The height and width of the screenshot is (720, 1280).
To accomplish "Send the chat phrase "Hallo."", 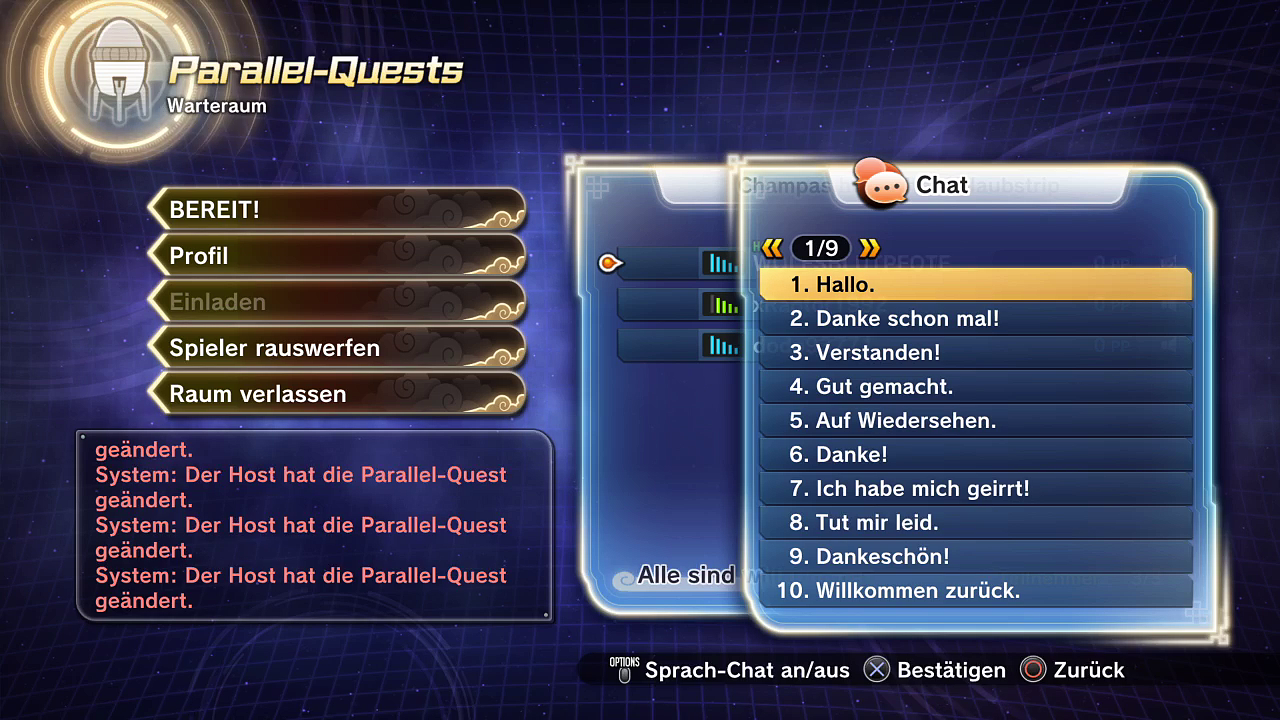I will [975, 285].
